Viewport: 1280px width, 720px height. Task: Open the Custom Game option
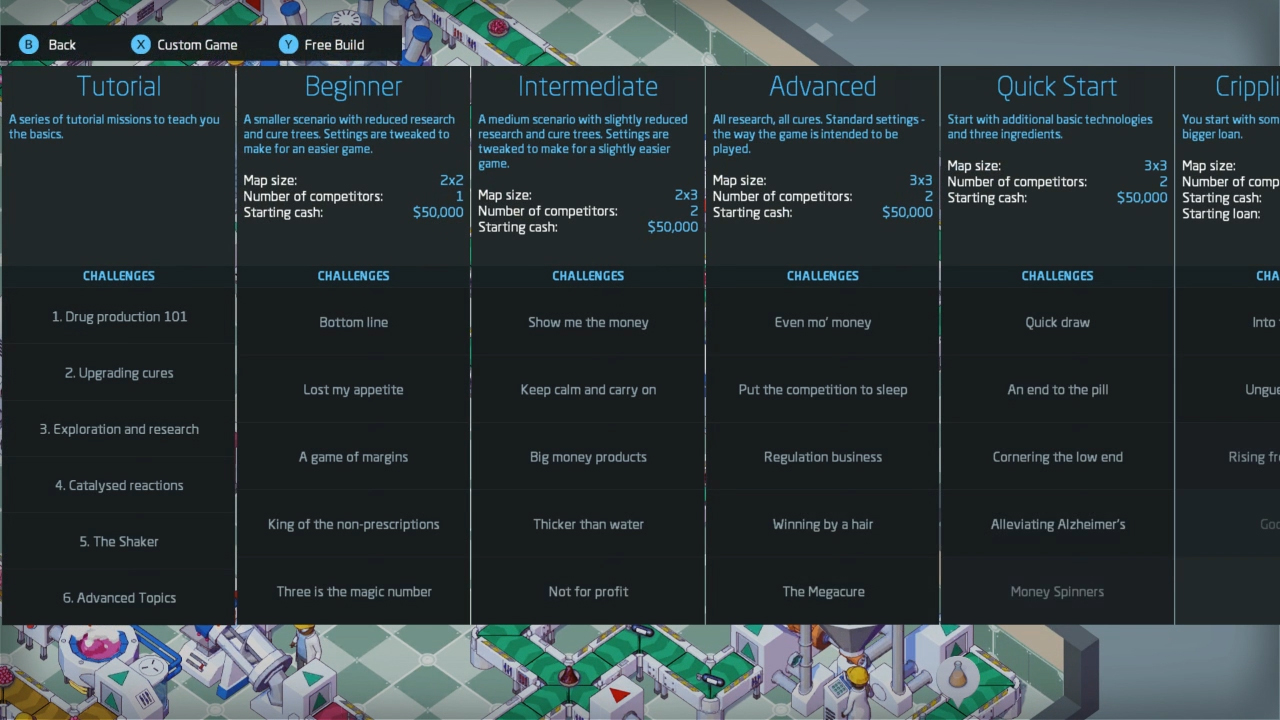click(196, 44)
